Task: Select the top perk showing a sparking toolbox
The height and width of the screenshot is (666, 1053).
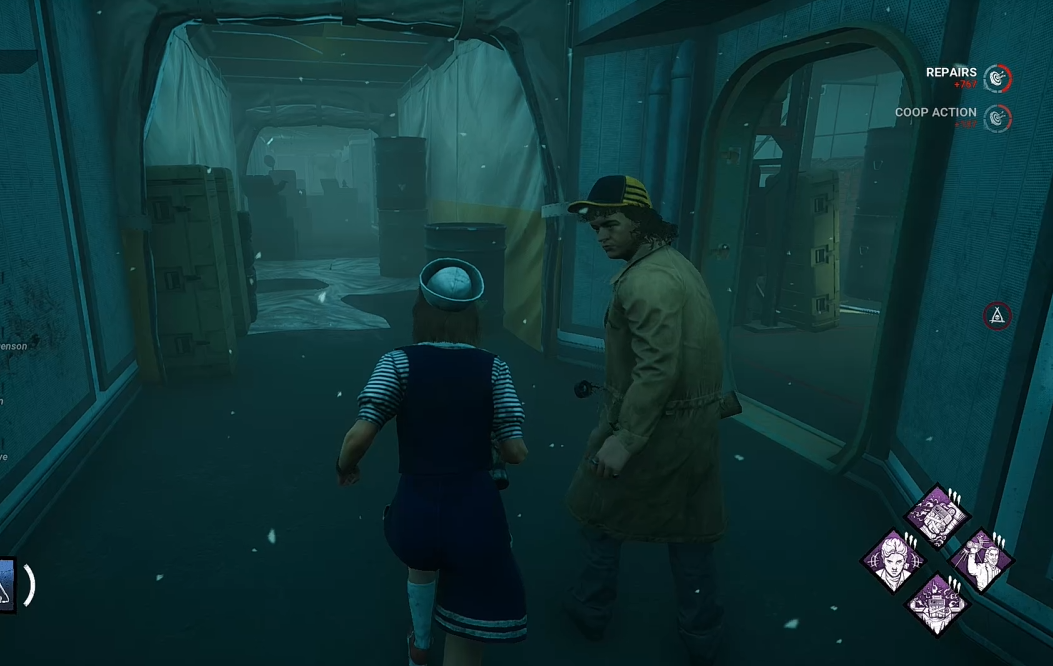Action: (x=937, y=516)
